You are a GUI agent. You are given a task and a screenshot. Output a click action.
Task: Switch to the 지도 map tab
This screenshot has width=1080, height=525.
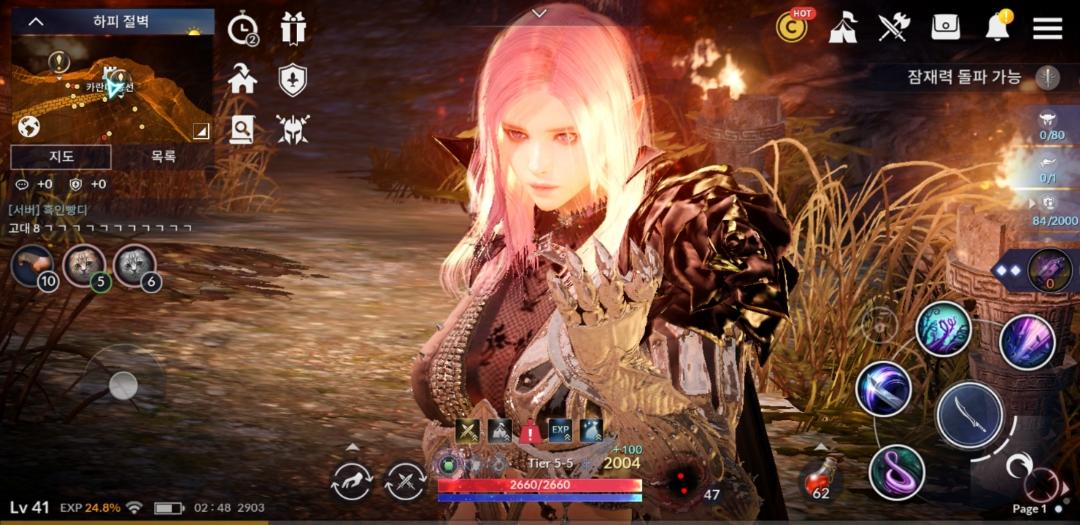(x=60, y=156)
